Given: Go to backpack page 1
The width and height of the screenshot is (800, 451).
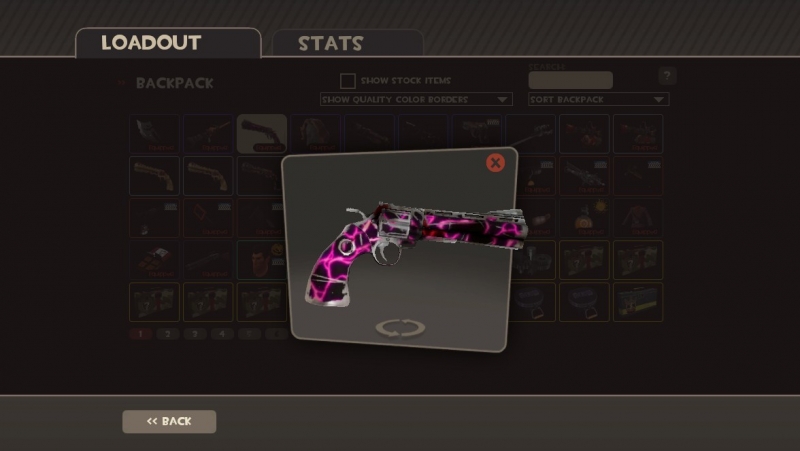Looking at the screenshot, I should [x=140, y=334].
